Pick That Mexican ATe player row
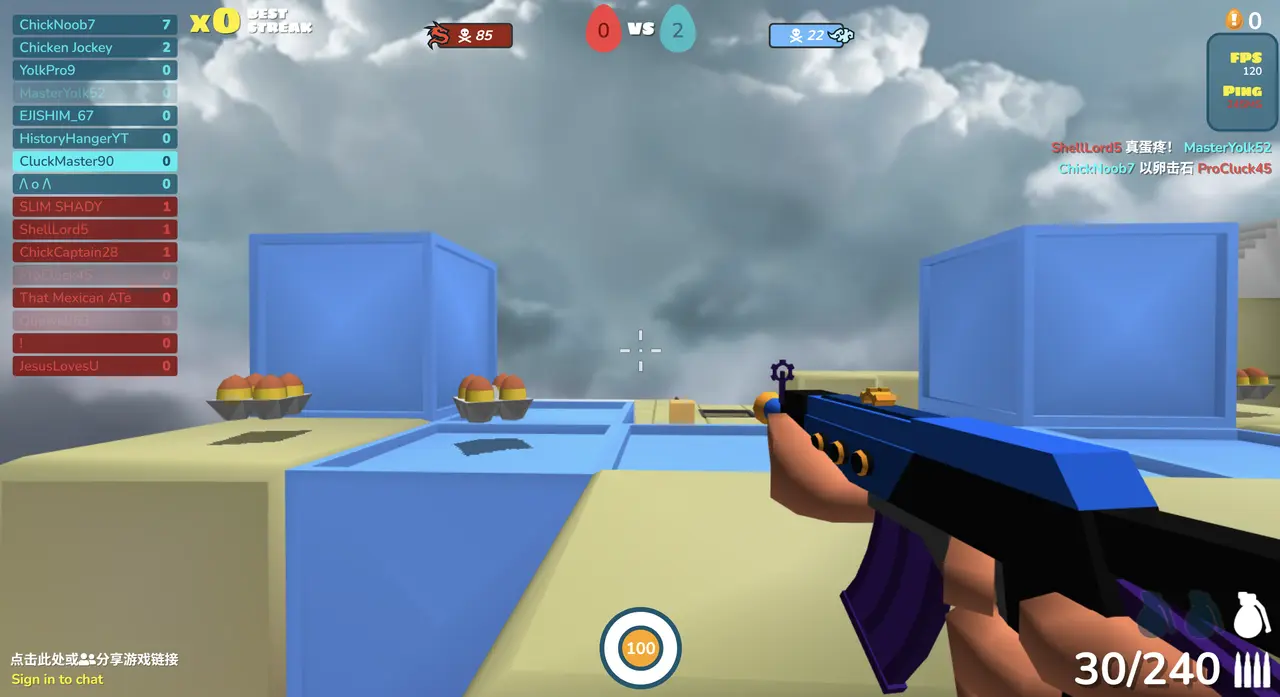 pos(95,297)
